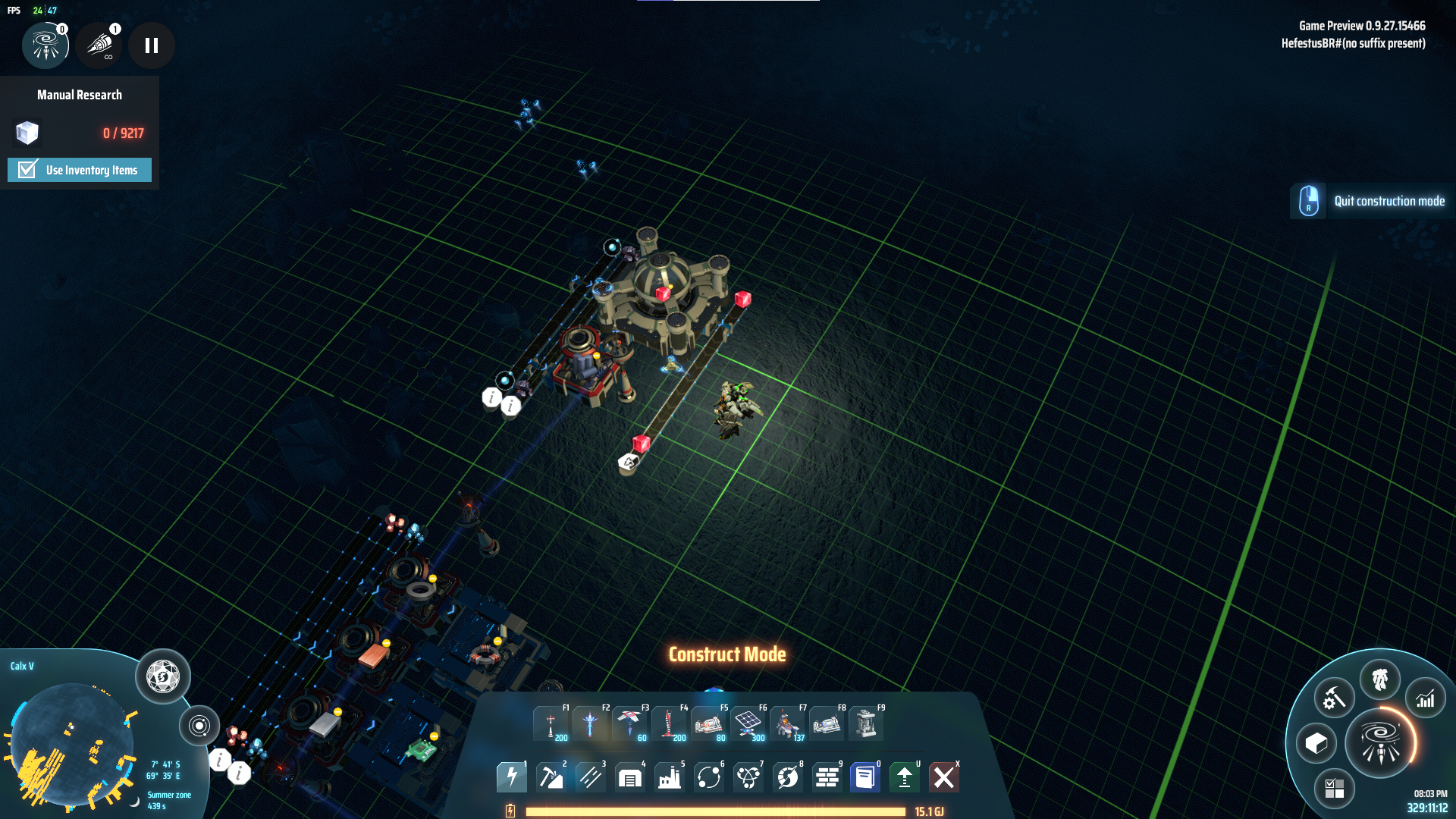Open the blue blueprint book button
This screenshot has height=819, width=1456.
tap(865, 777)
